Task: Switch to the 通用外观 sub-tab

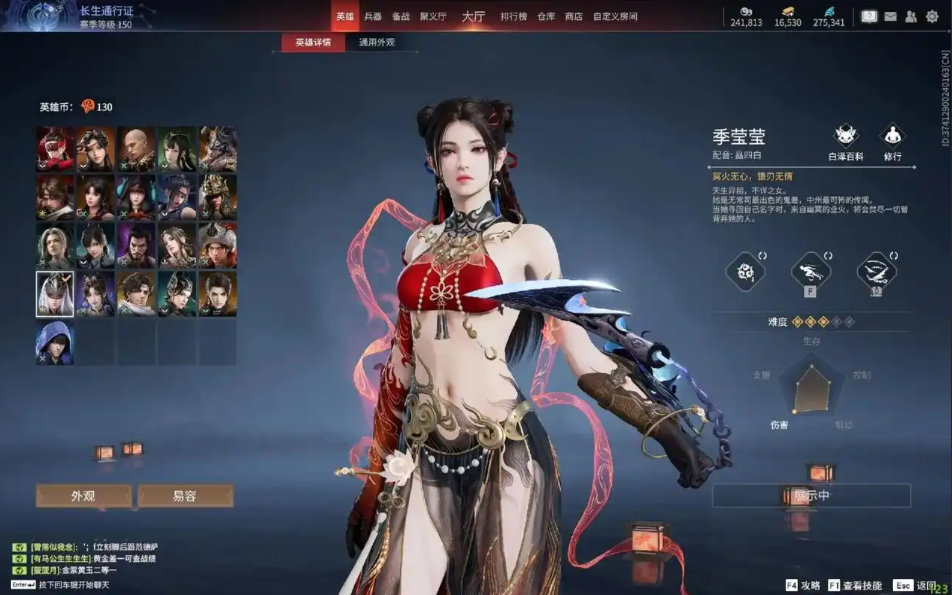Action: pos(377,43)
